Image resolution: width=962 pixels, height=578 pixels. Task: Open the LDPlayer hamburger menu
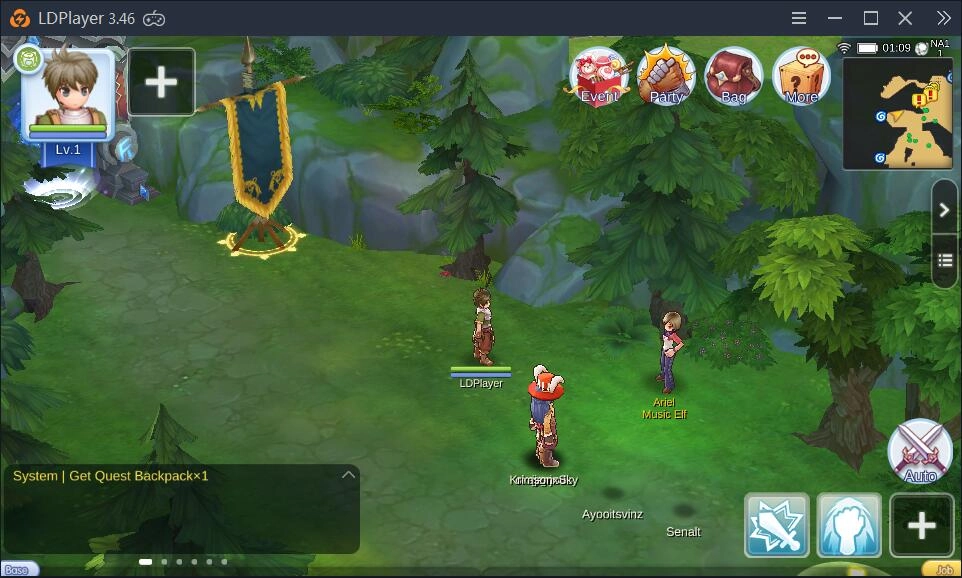pos(799,18)
